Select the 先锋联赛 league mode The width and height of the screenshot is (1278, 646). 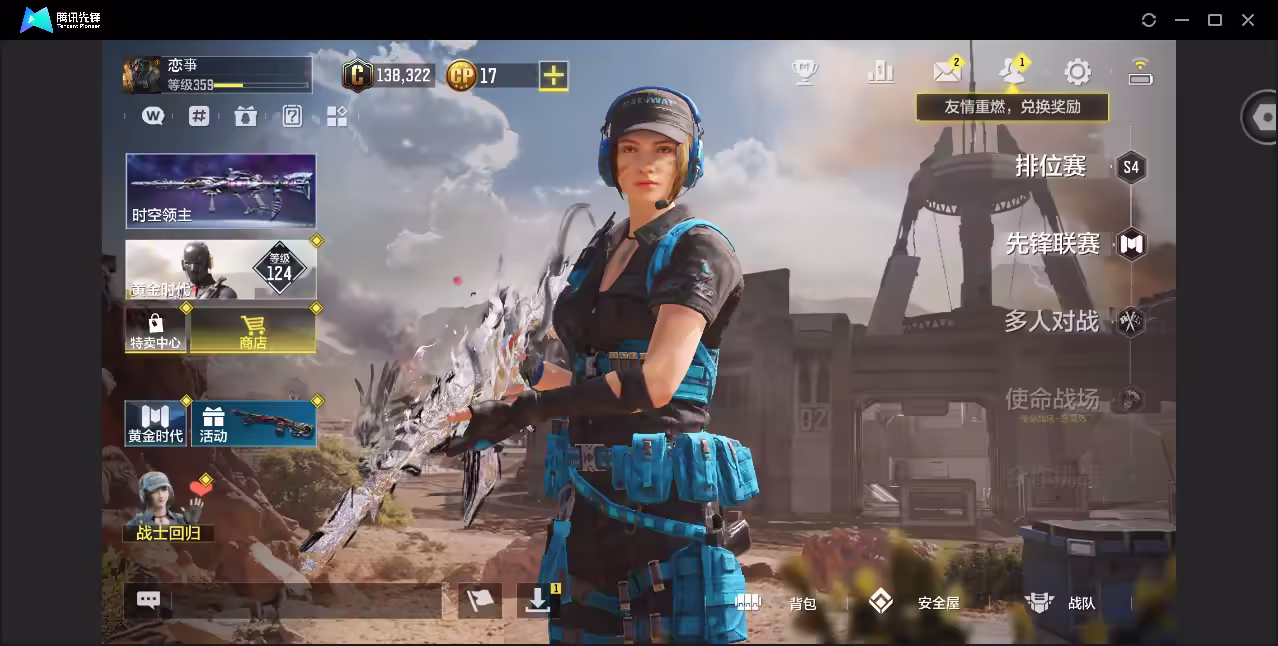[x=1054, y=243]
